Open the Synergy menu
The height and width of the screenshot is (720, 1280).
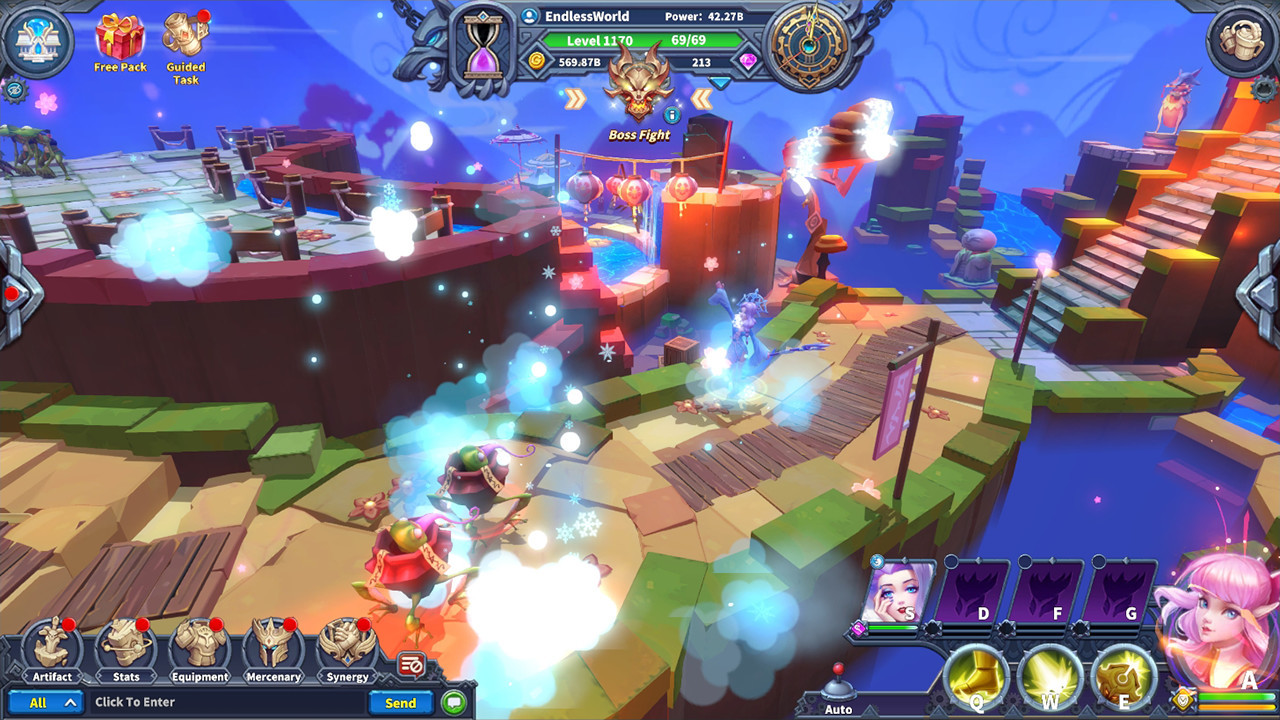[x=347, y=648]
